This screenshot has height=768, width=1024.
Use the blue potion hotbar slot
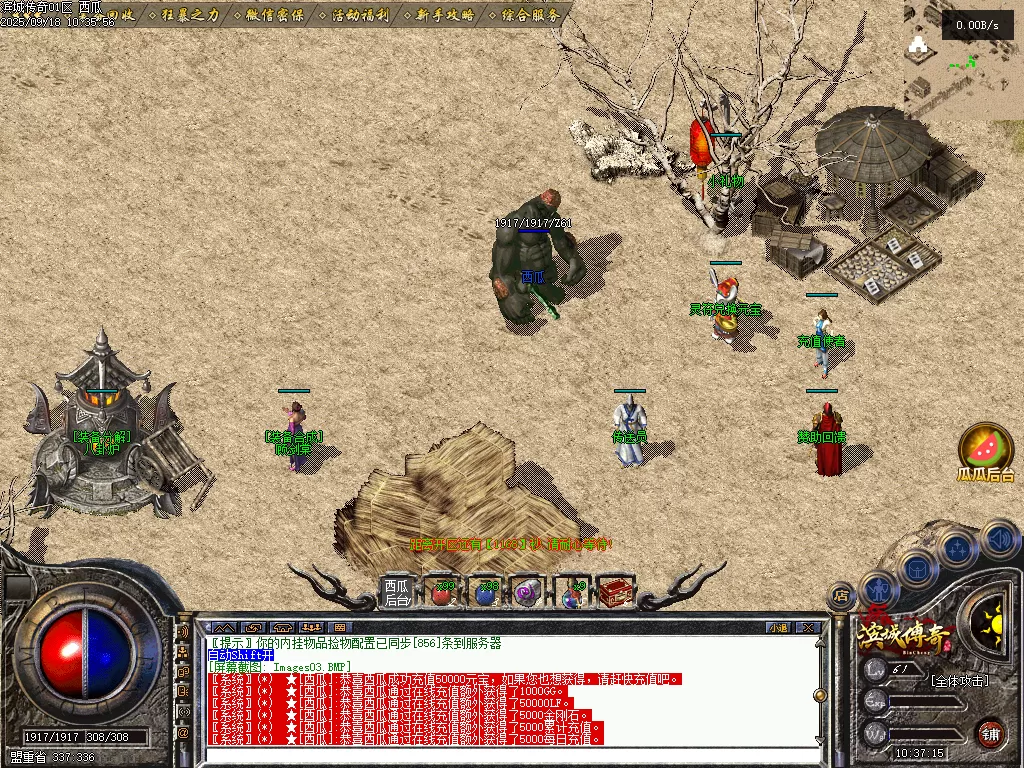click(x=485, y=593)
